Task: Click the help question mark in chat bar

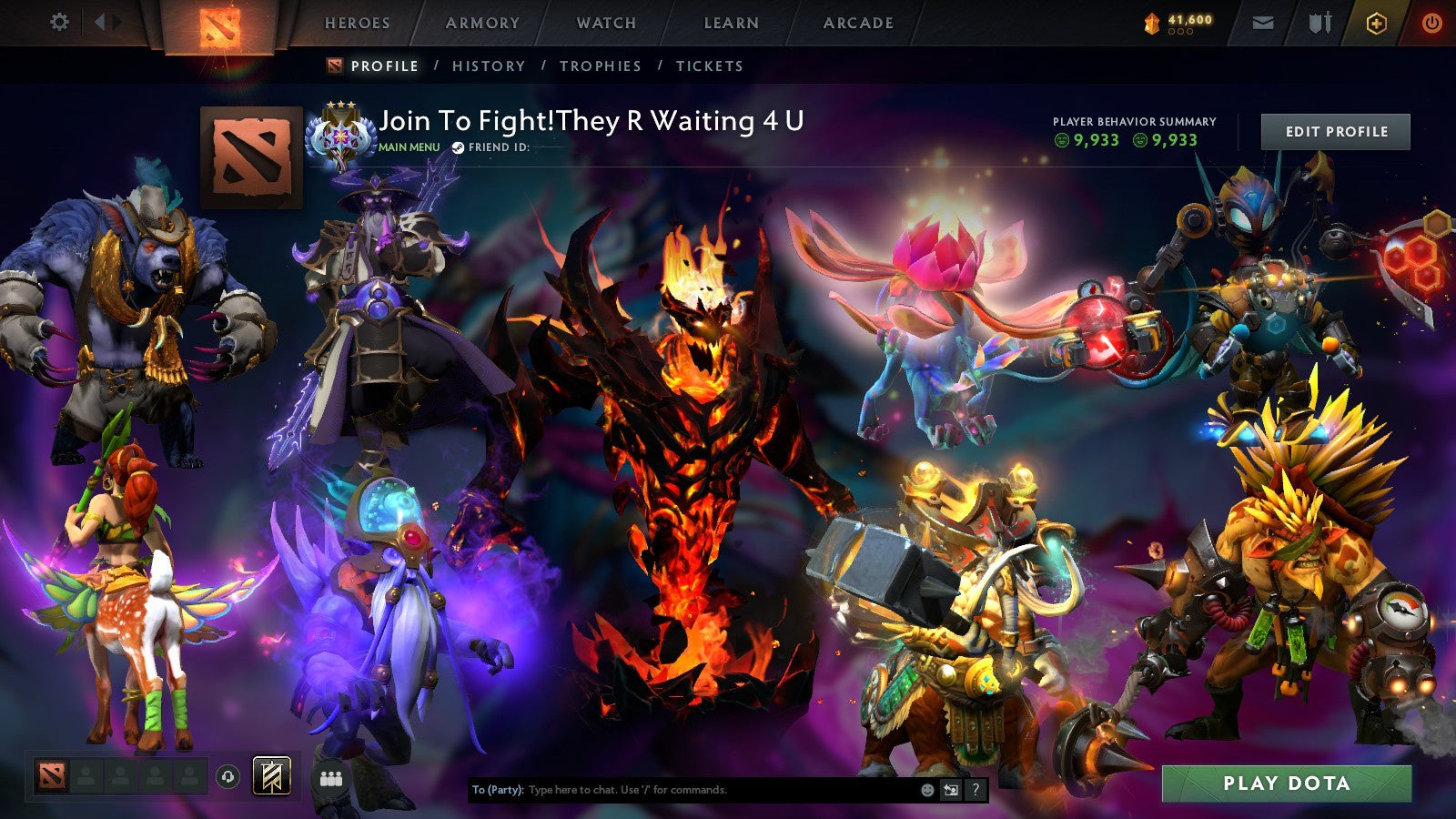Action: pyautogui.click(x=975, y=791)
